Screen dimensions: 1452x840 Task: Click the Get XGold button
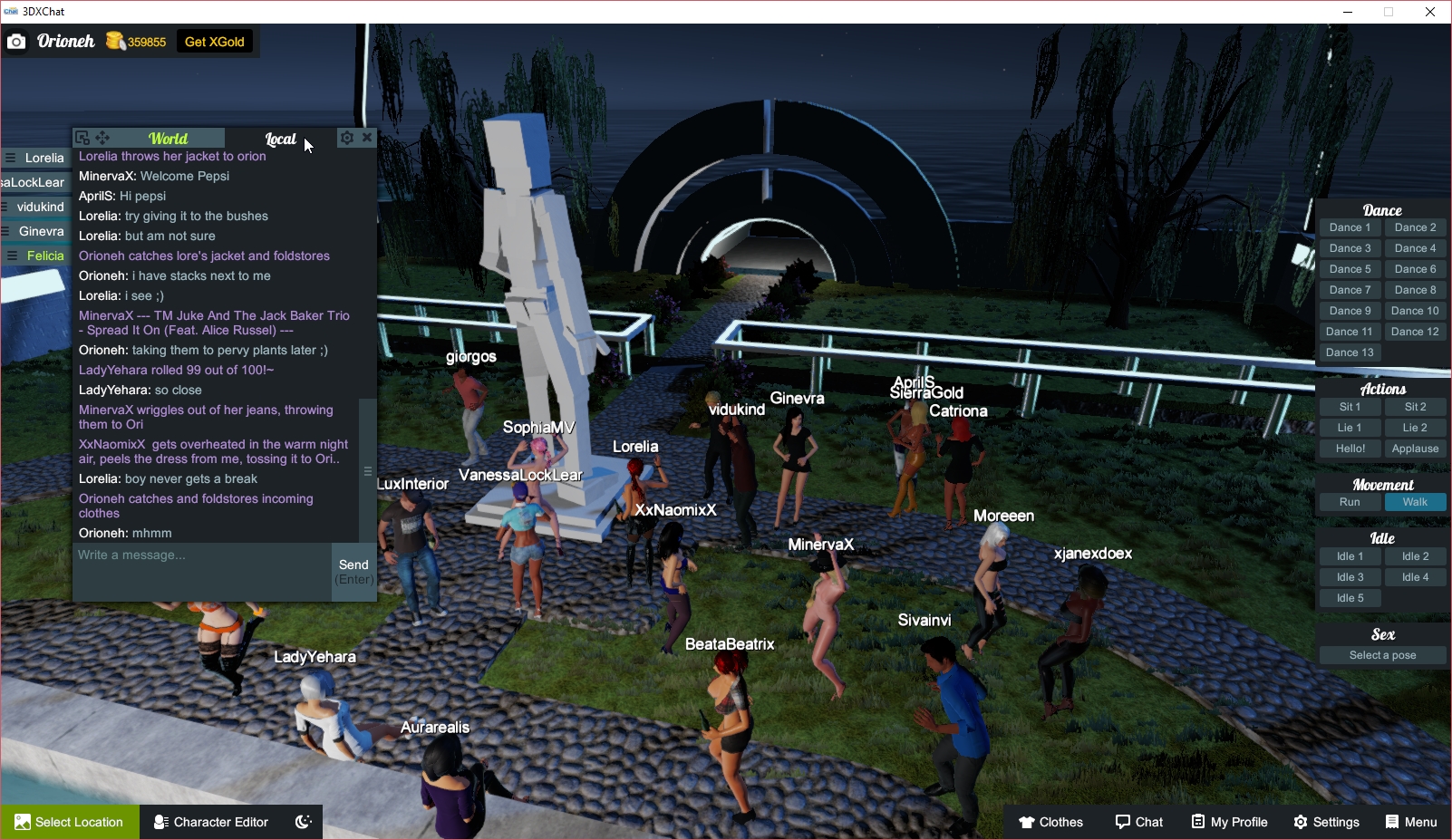214,41
